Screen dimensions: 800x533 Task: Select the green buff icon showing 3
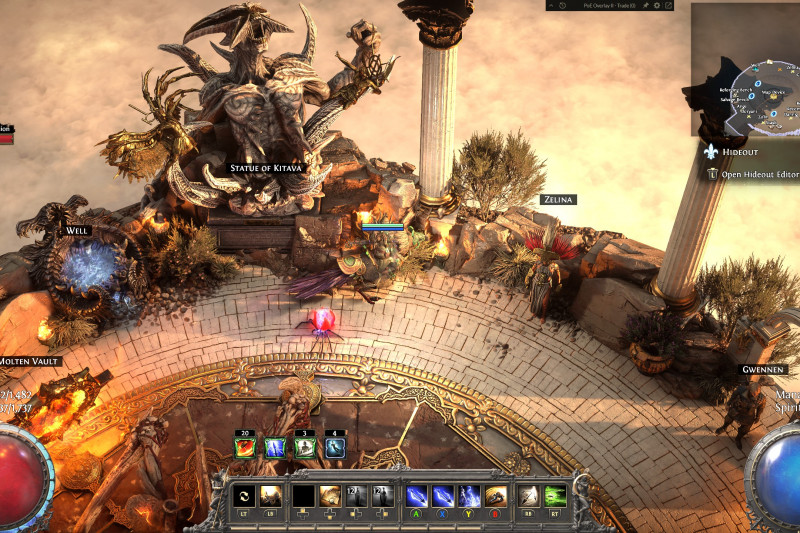click(305, 448)
